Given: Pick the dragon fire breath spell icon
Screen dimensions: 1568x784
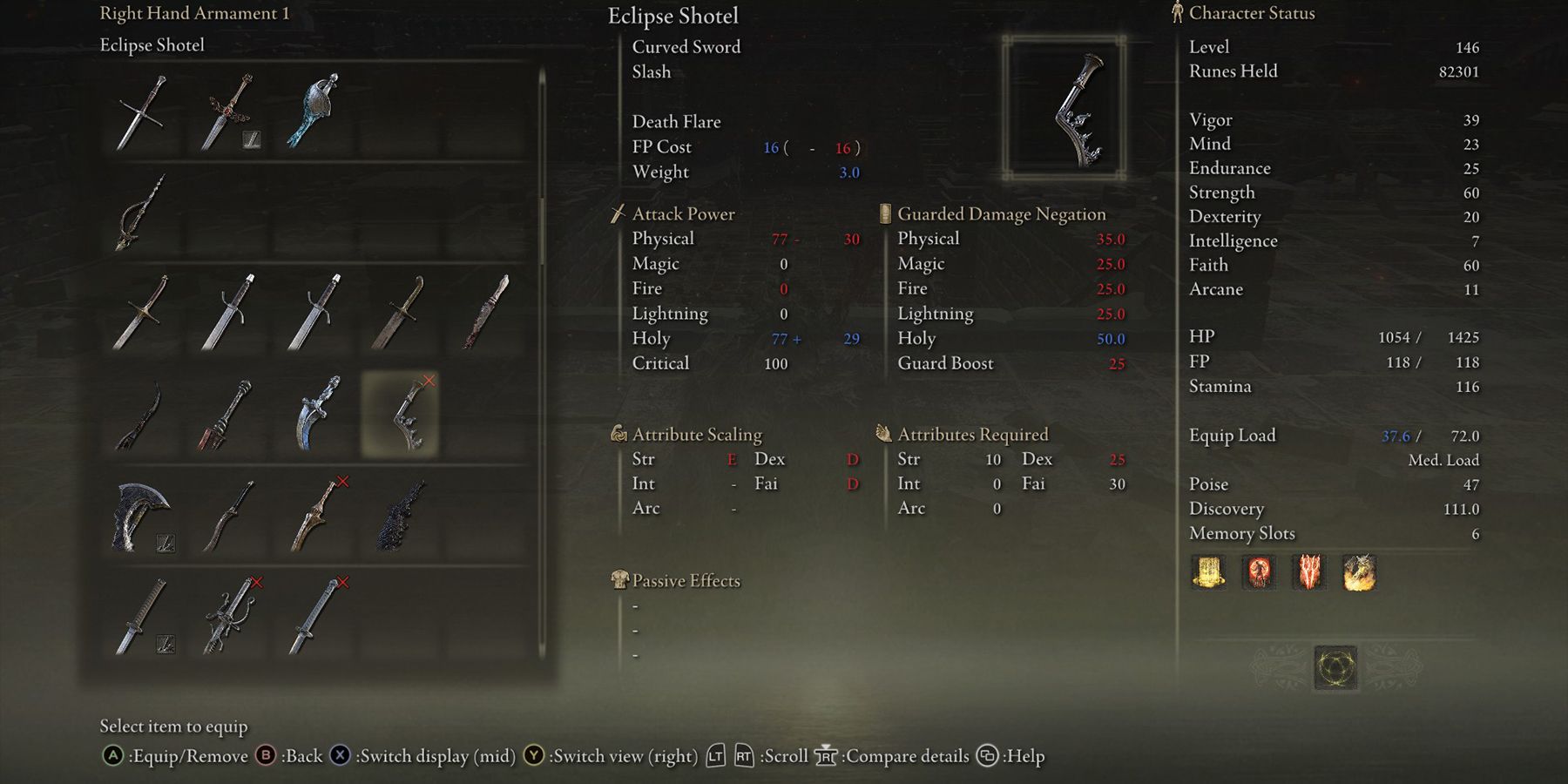Looking at the screenshot, I should (x=1359, y=573).
